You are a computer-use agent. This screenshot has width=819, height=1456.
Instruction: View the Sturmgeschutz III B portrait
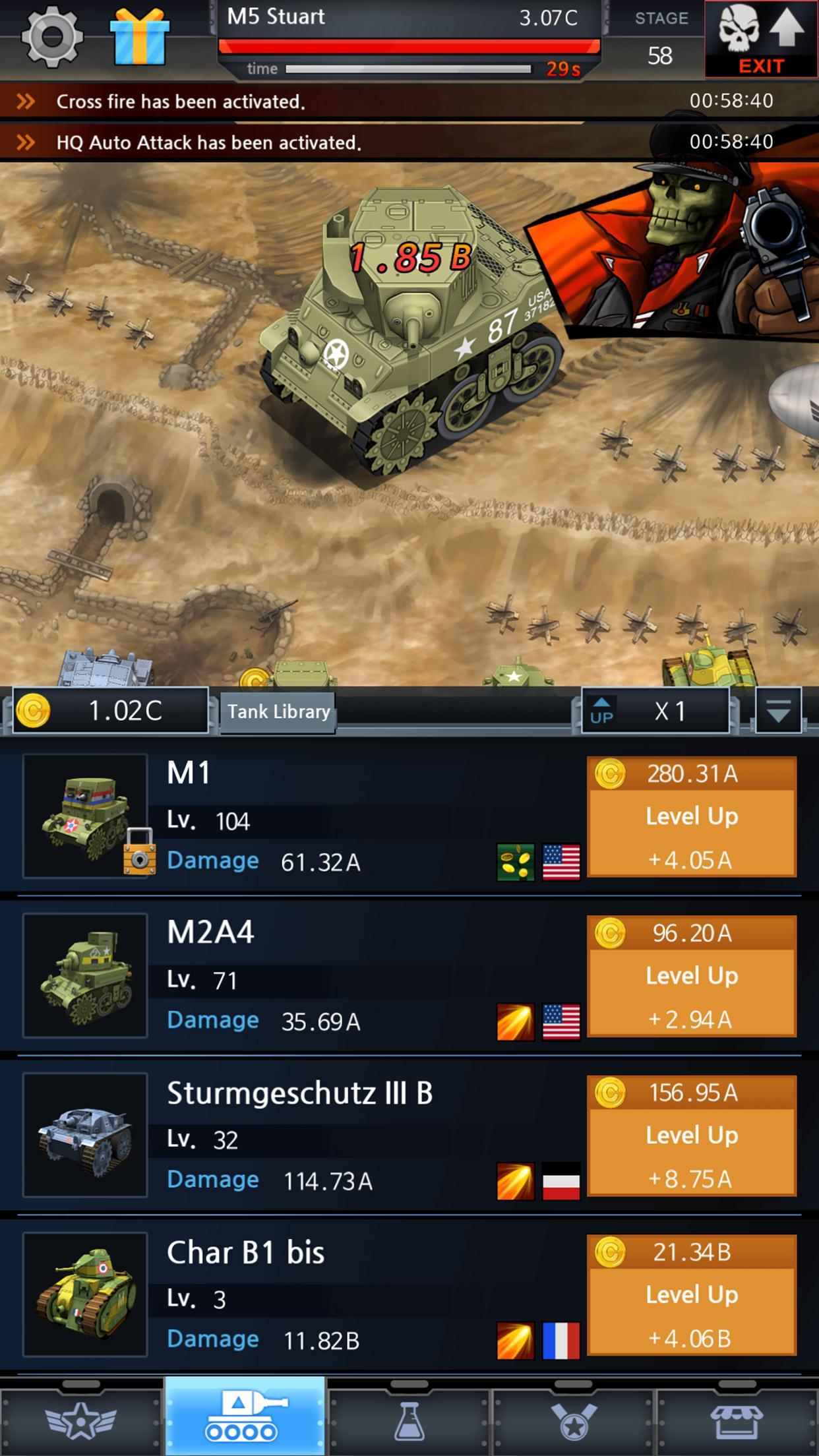tap(85, 1136)
